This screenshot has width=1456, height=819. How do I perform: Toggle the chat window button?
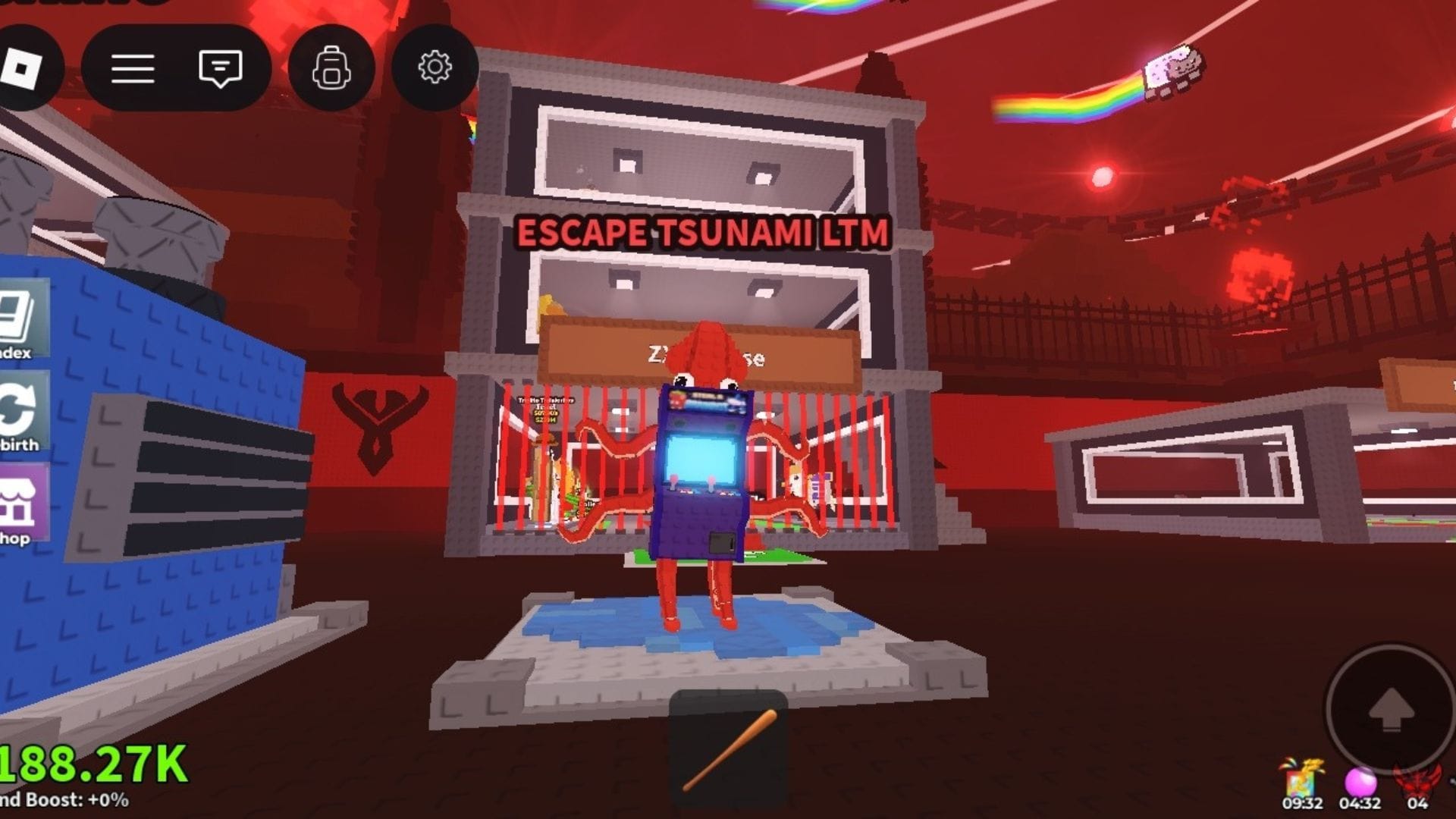pos(220,68)
